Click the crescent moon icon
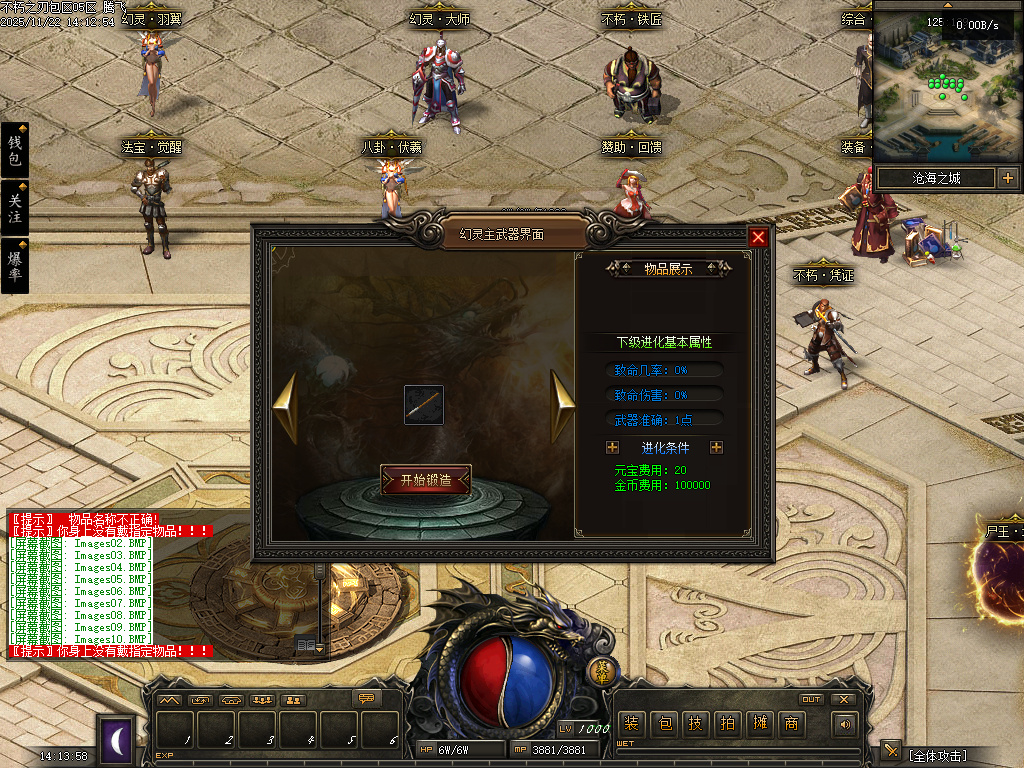This screenshot has height=768, width=1024. [116, 739]
